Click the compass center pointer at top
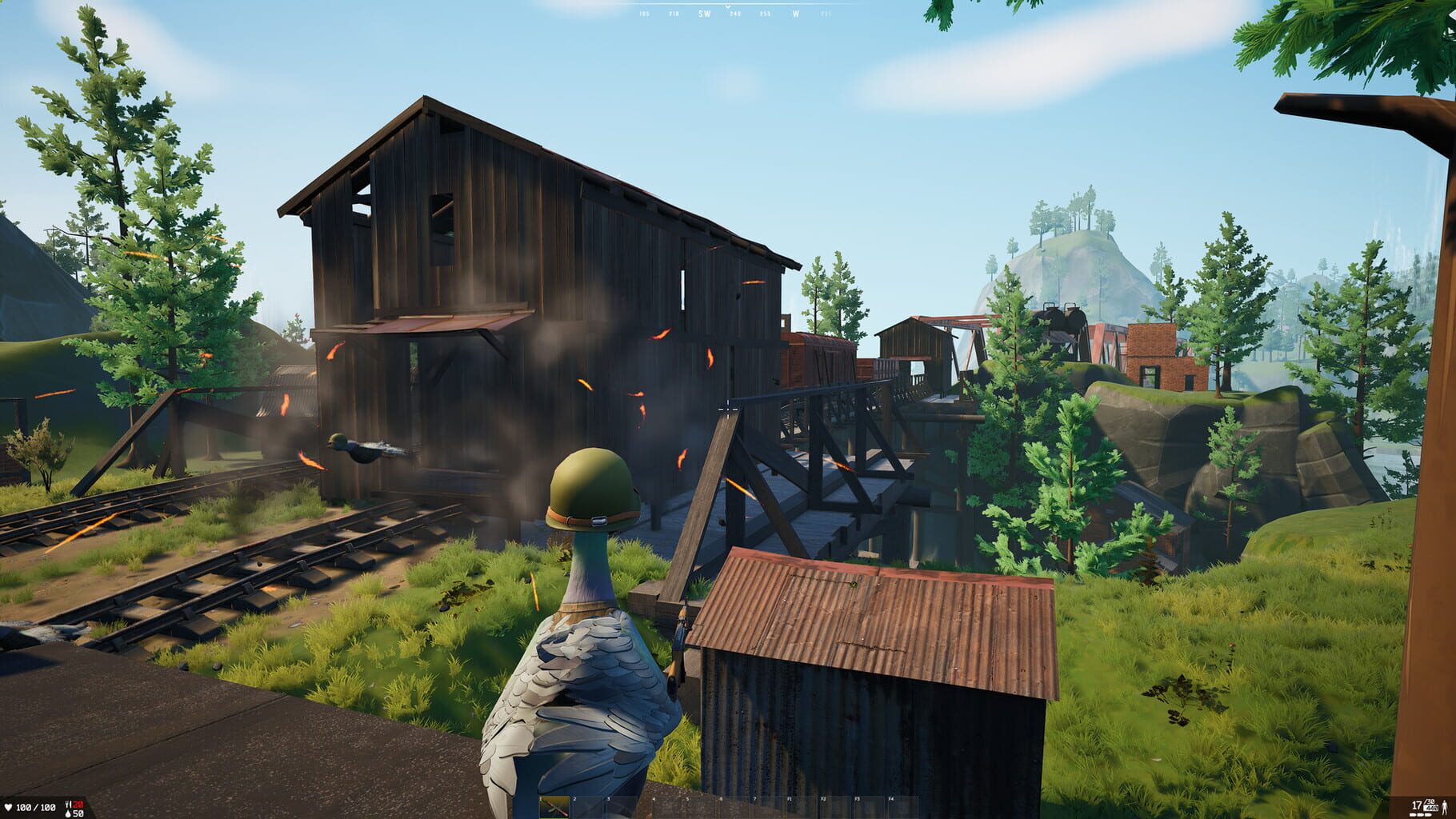The height and width of the screenshot is (819, 1456). (728, 6)
